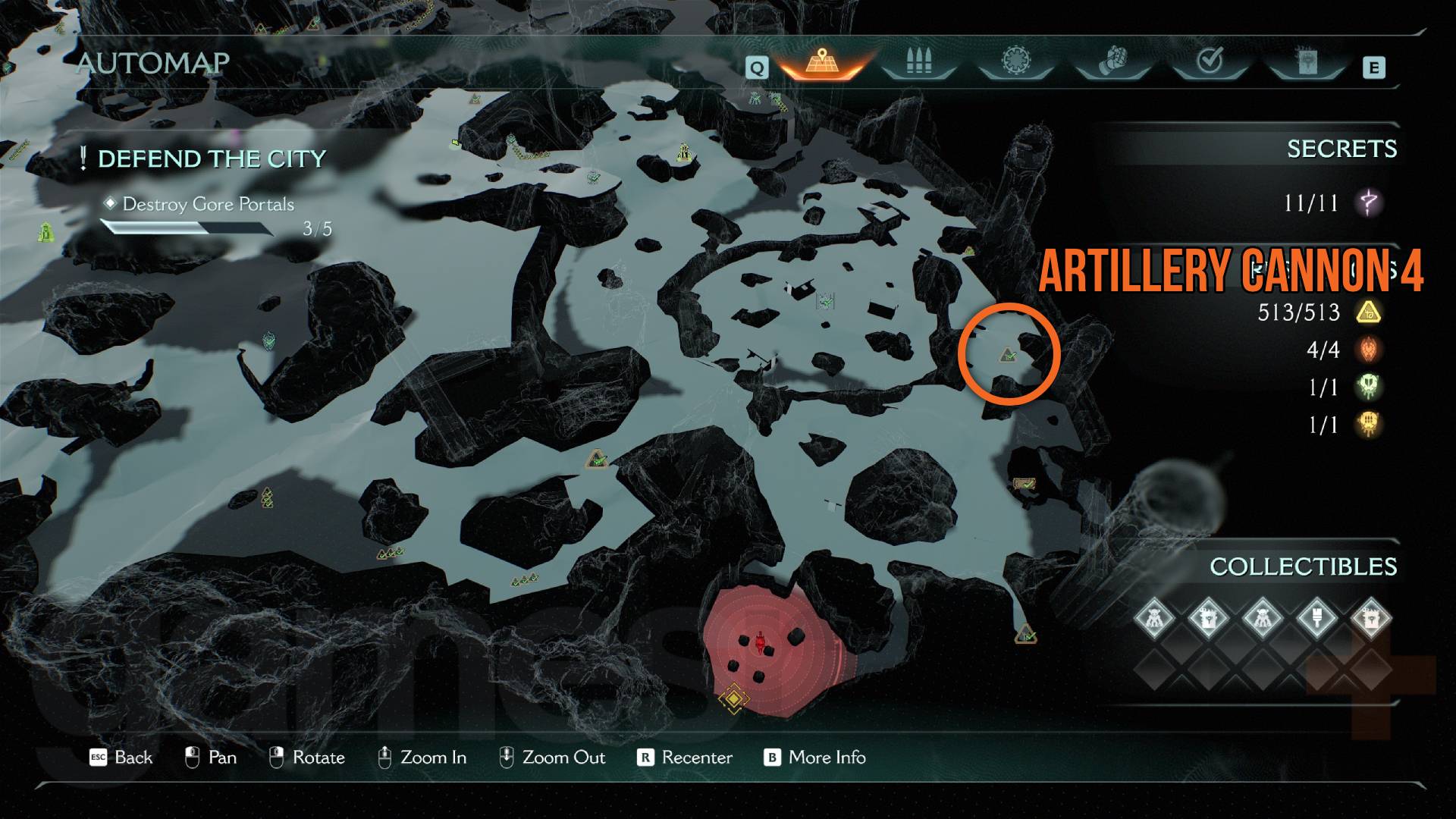The width and height of the screenshot is (1456, 819).
Task: Select the Automap tab
Action: pyautogui.click(x=821, y=62)
